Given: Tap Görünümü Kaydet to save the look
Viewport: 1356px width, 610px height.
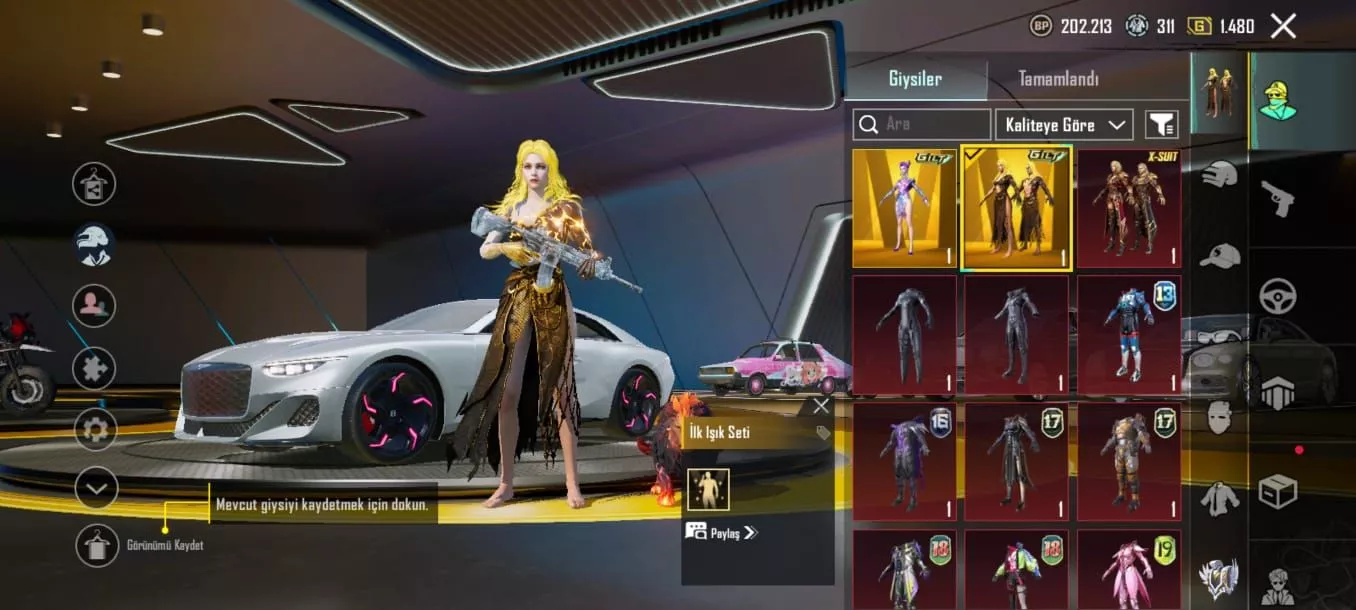Looking at the screenshot, I should tap(98, 545).
